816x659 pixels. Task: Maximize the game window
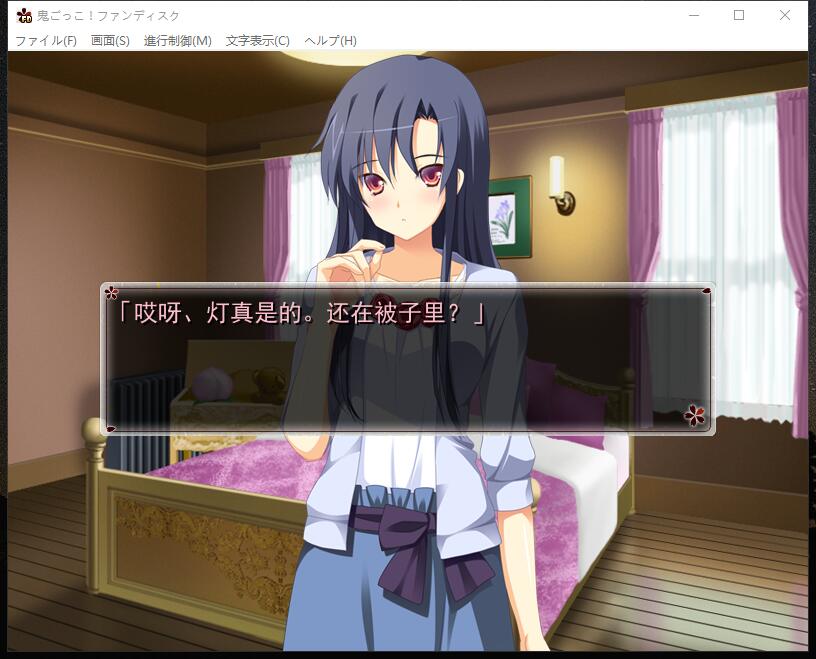tap(739, 15)
